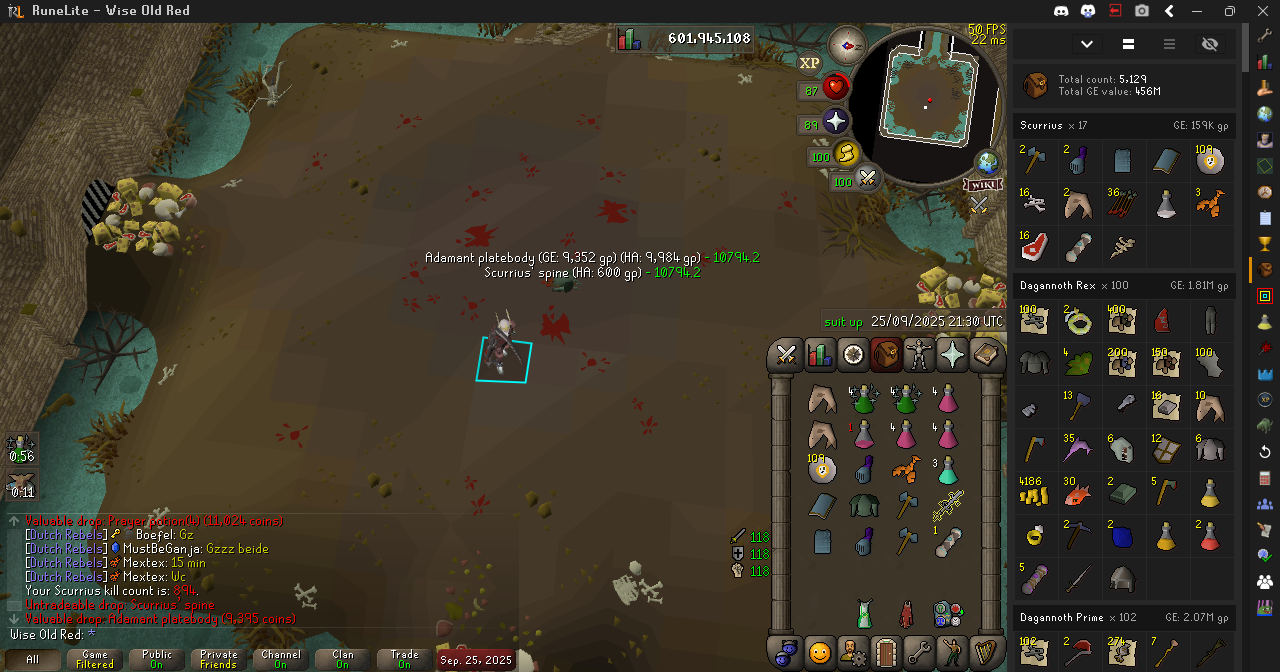Minimize the RuneLite window
This screenshot has width=1280, height=672.
tap(1199, 11)
